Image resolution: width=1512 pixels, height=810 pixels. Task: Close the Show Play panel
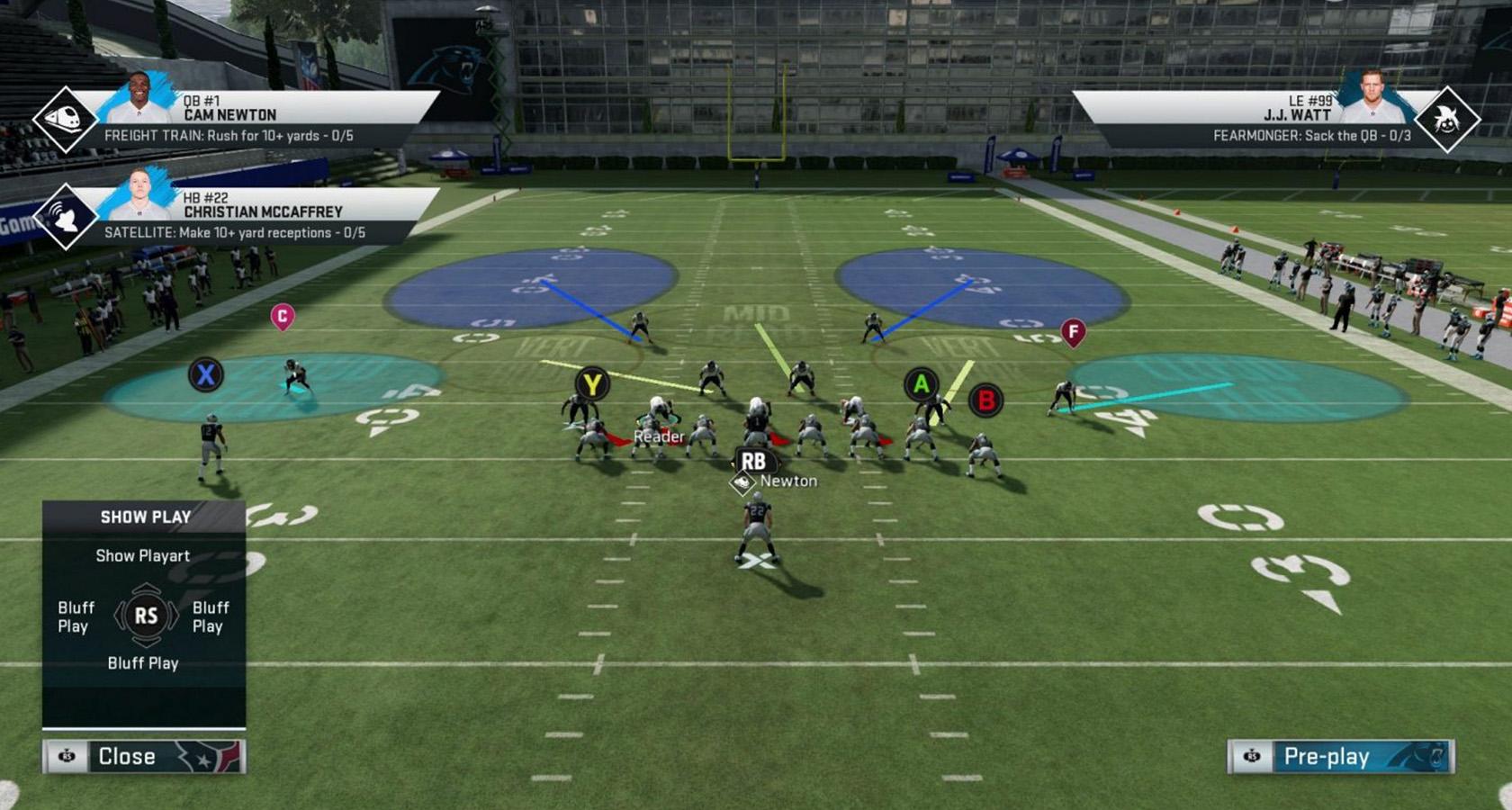coord(144,756)
